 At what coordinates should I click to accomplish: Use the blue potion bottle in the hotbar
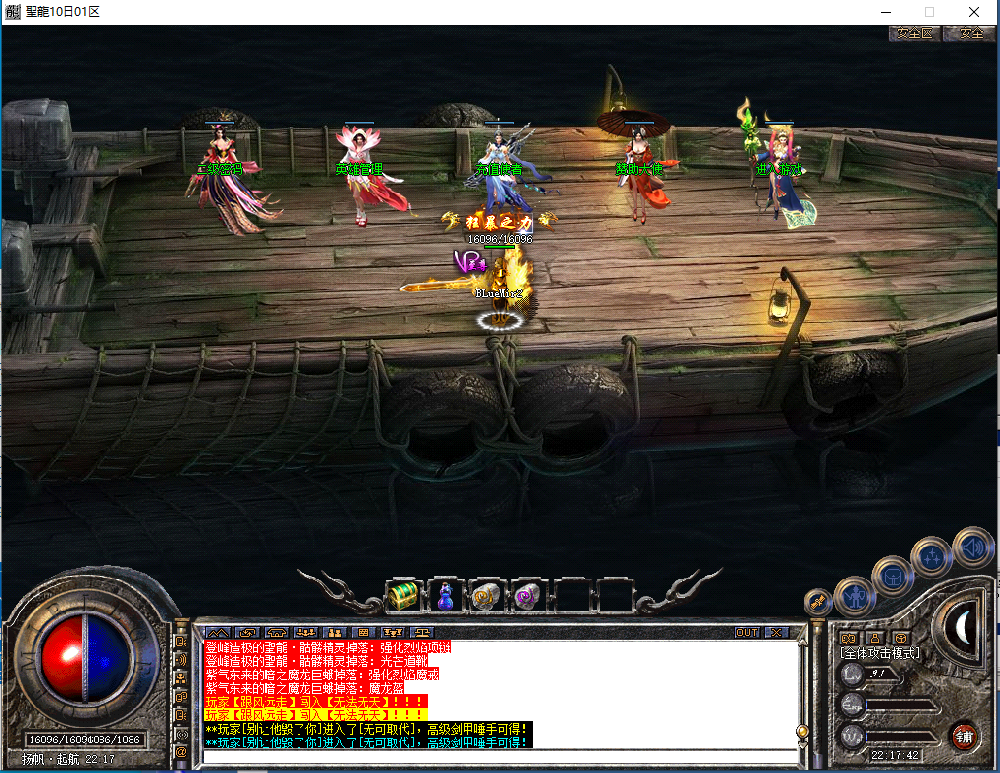tap(446, 596)
